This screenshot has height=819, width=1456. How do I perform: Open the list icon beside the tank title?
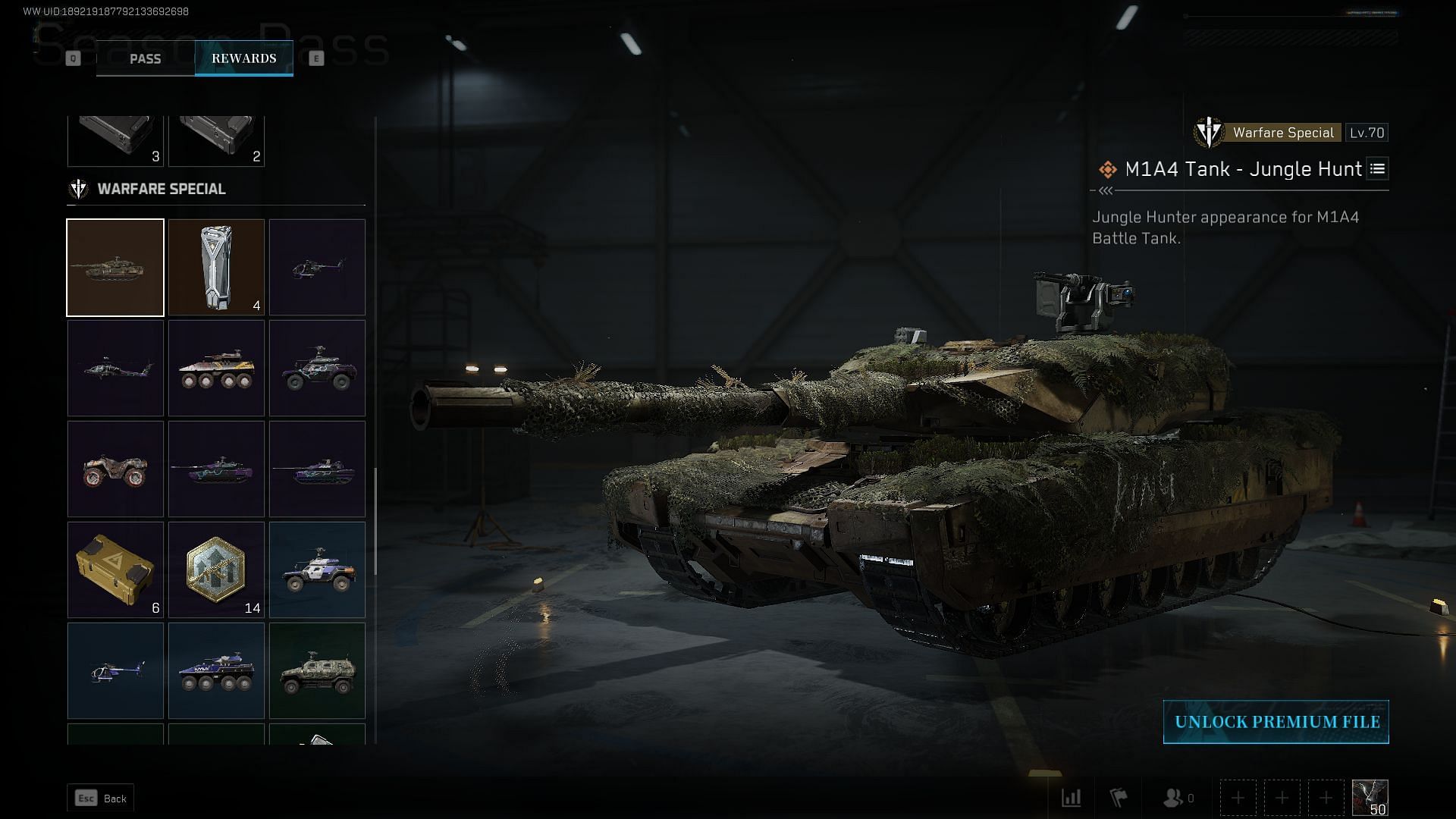coord(1378,169)
